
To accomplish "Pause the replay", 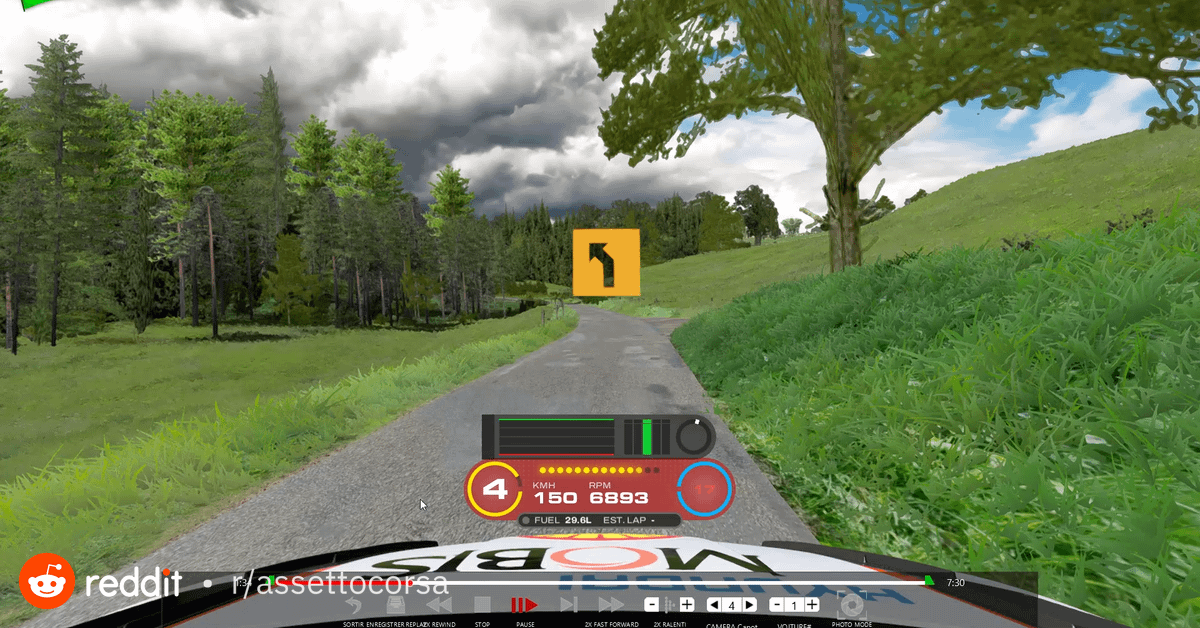I will [x=524, y=605].
